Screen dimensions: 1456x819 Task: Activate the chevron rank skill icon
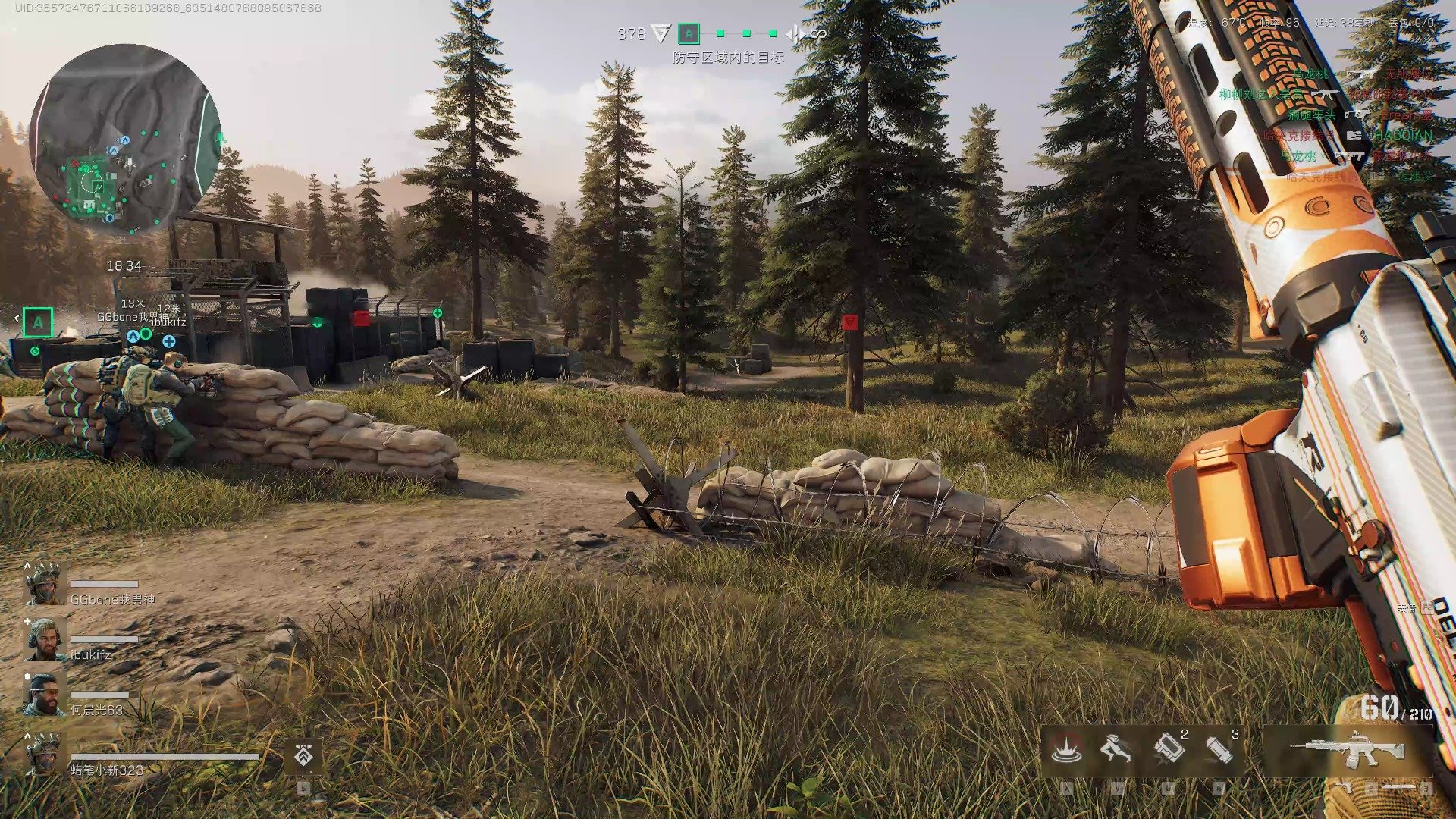[303, 755]
